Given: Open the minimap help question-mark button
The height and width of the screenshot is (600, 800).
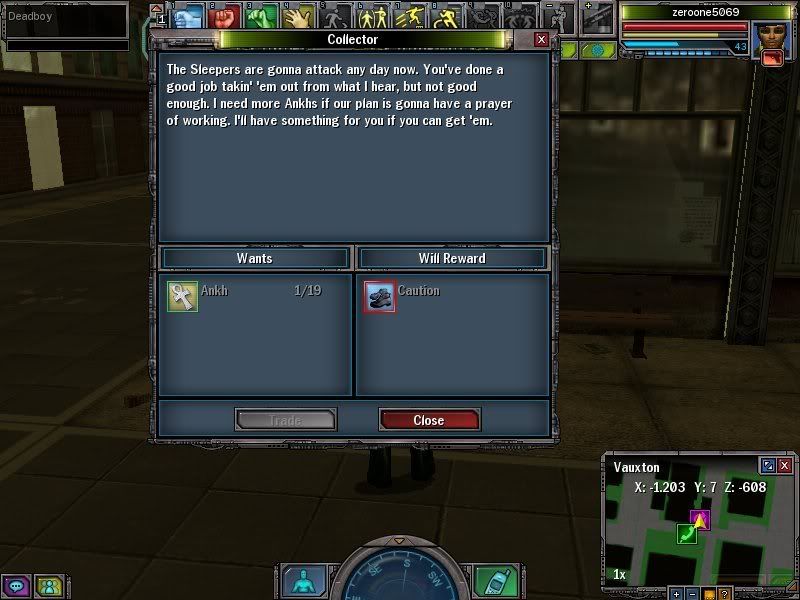Looking at the screenshot, I should point(724,593).
